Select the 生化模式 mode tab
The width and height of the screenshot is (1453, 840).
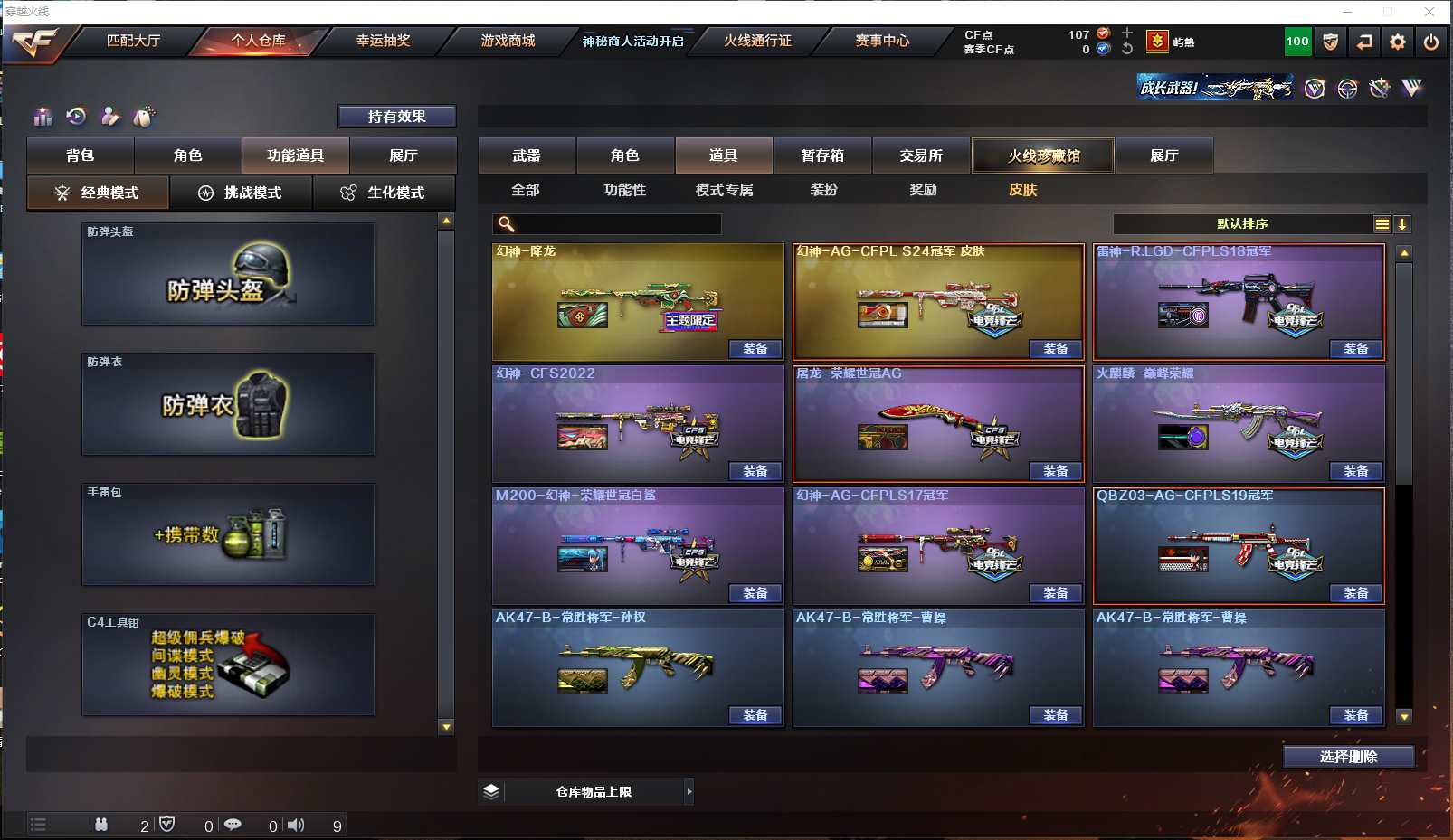pyautogui.click(x=384, y=193)
